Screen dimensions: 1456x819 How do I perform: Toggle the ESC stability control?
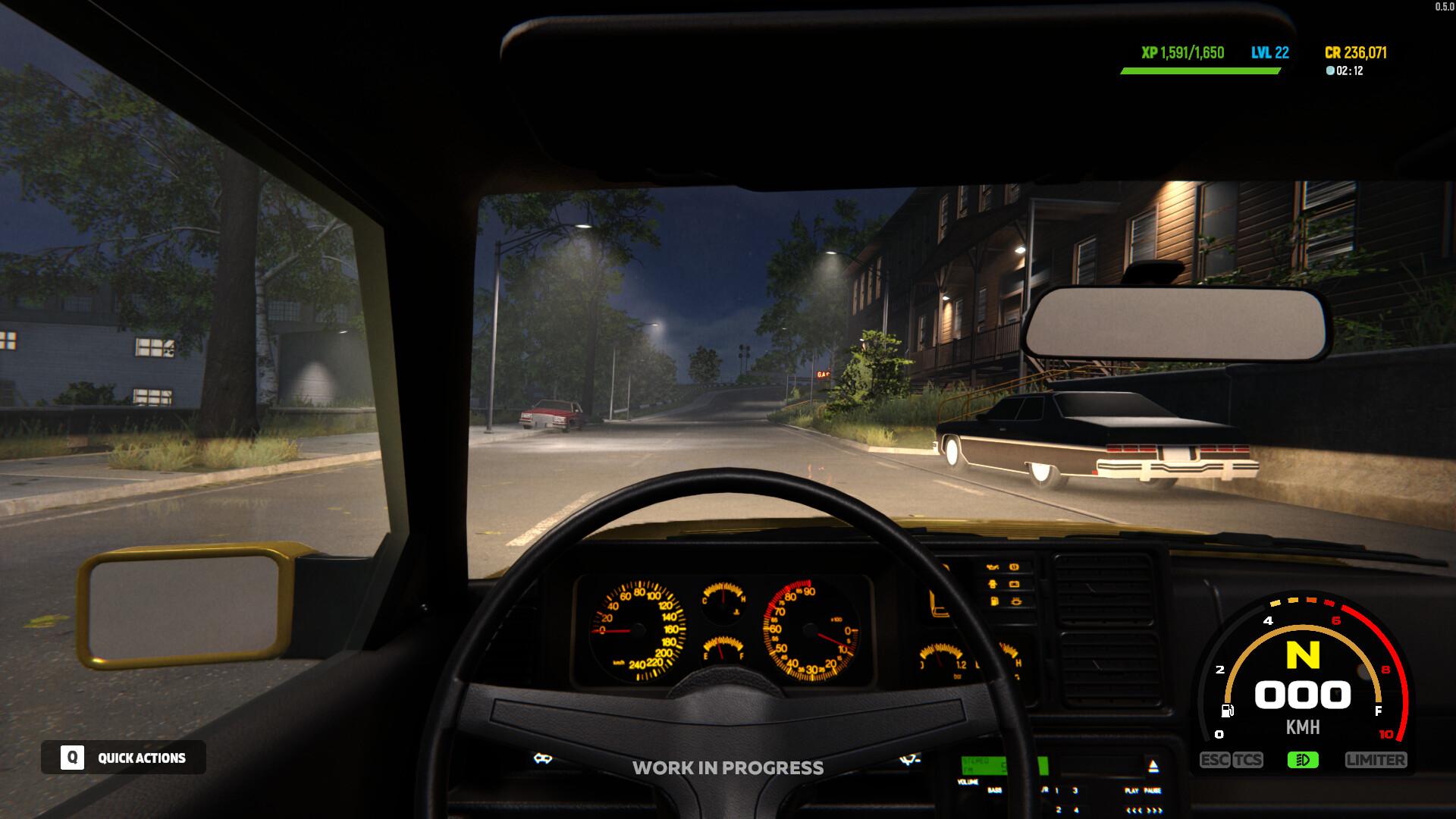(1214, 759)
